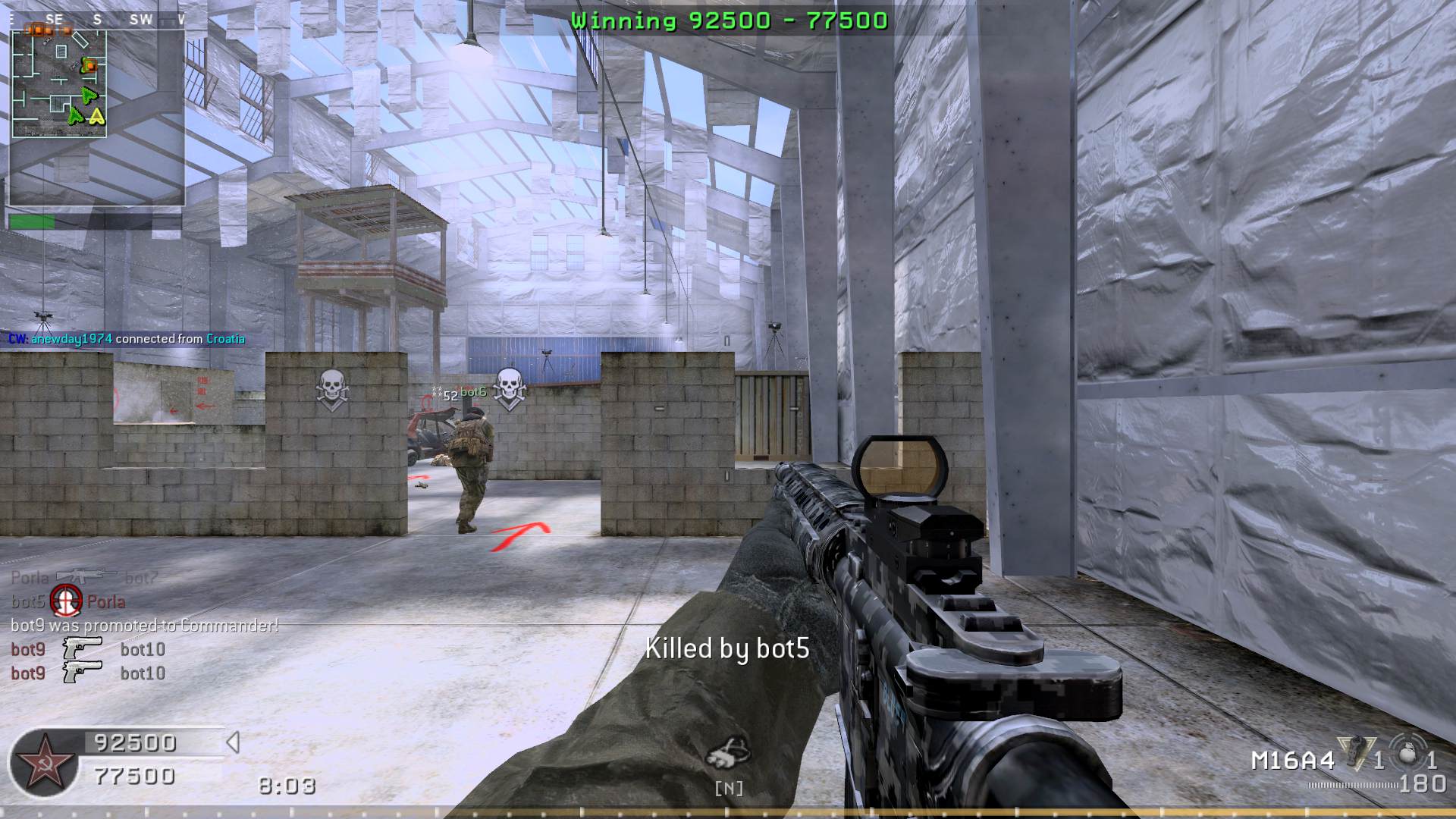1456x819 pixels.
Task: Click the compass heading strip
Action: click(97, 20)
